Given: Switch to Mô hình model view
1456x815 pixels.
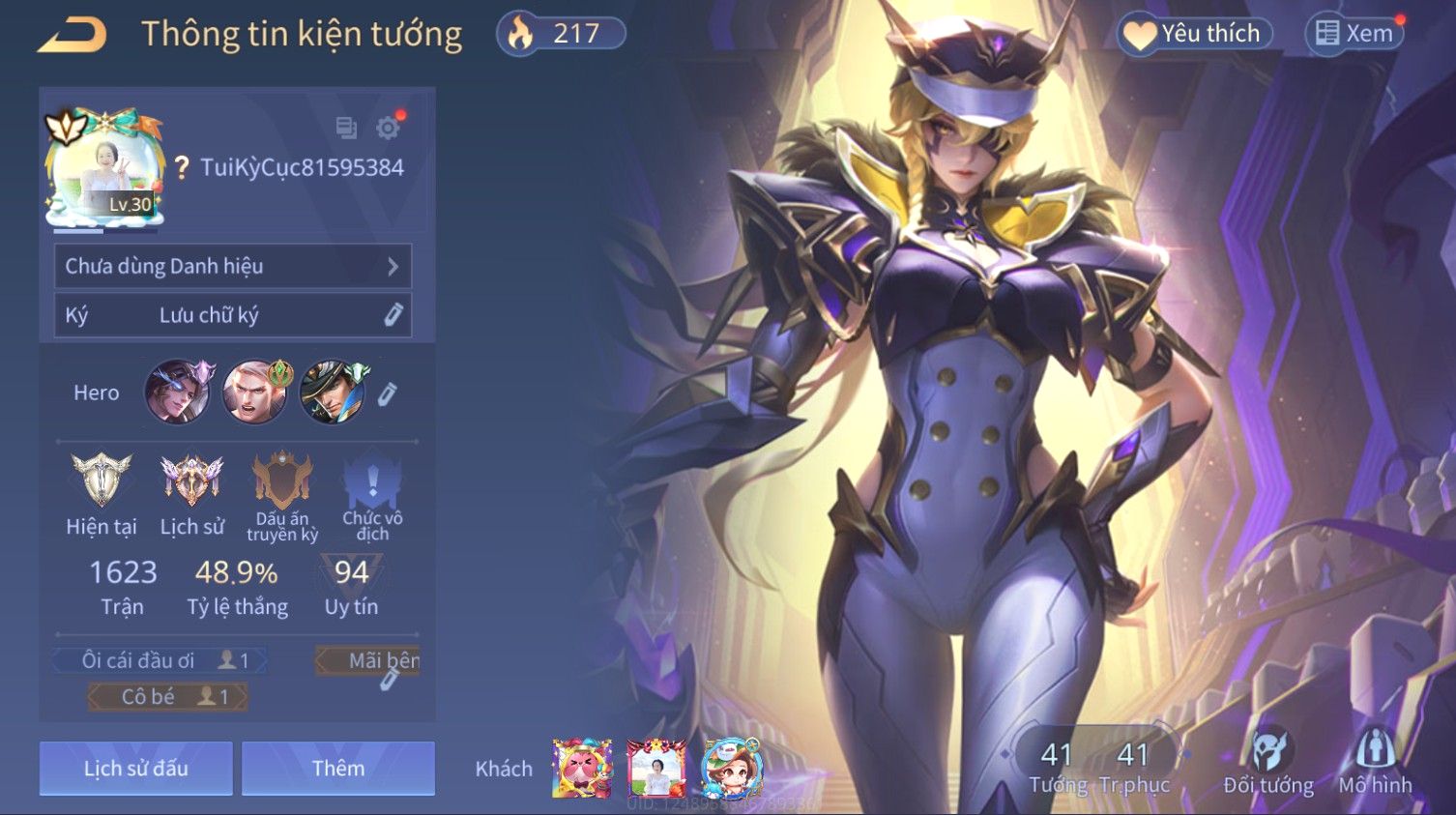Looking at the screenshot, I should tap(1375, 762).
